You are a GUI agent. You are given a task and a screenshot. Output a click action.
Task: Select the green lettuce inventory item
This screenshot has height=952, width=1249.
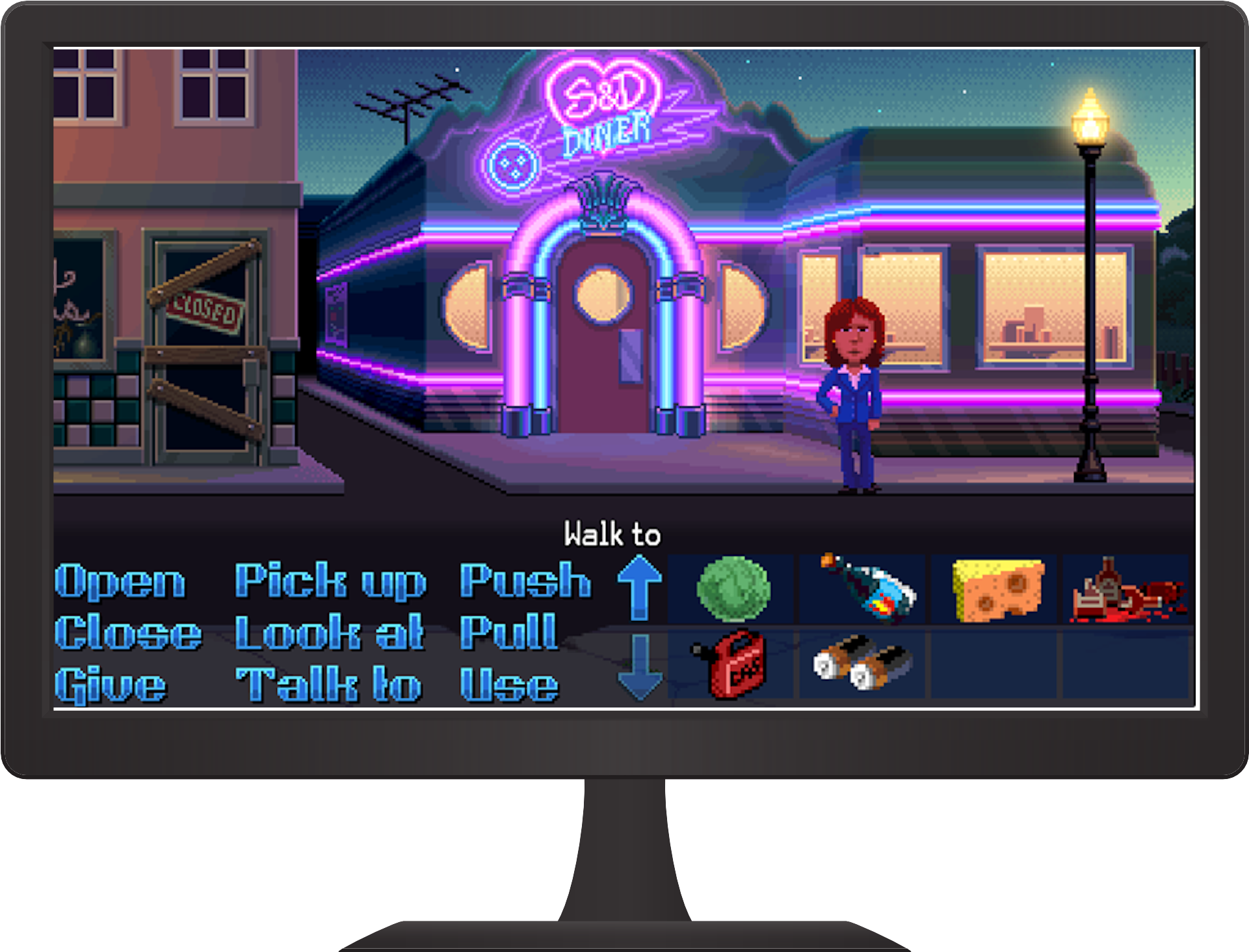click(x=733, y=588)
